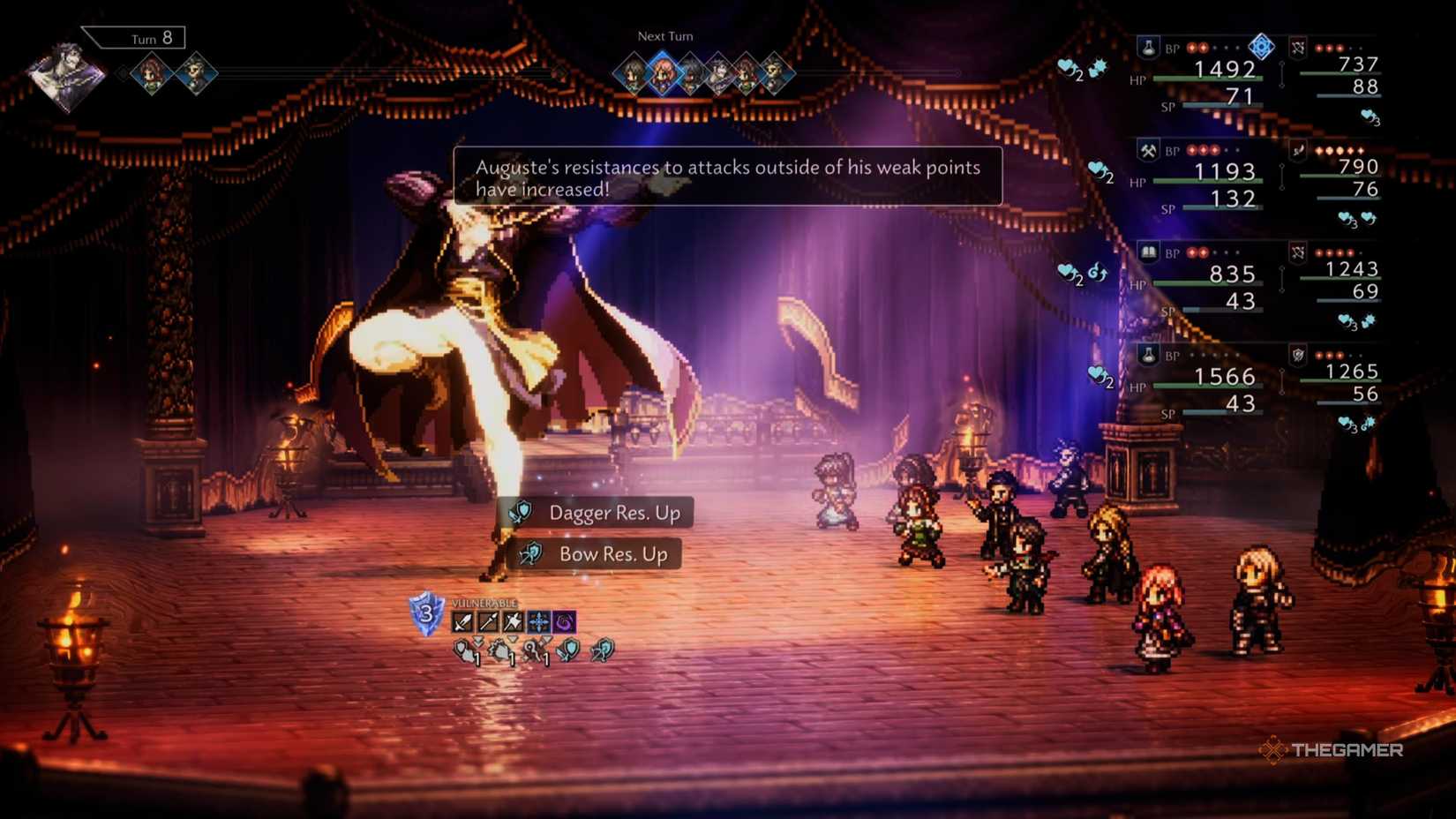Toggle the heart buff icon beside the top party member
Viewport: 1456px width, 819px height.
pos(1065,67)
